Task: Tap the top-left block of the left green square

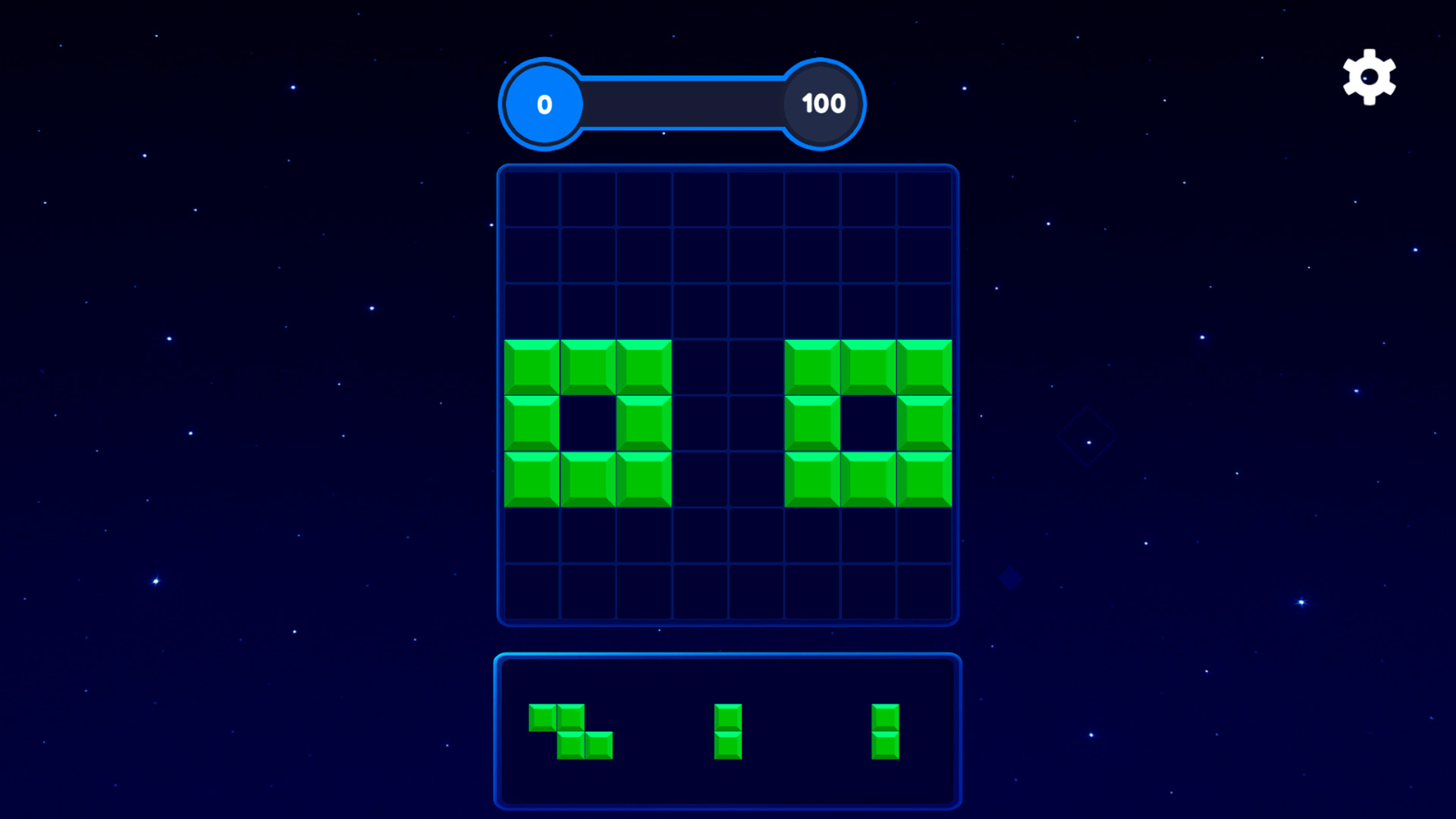Action: click(x=532, y=366)
